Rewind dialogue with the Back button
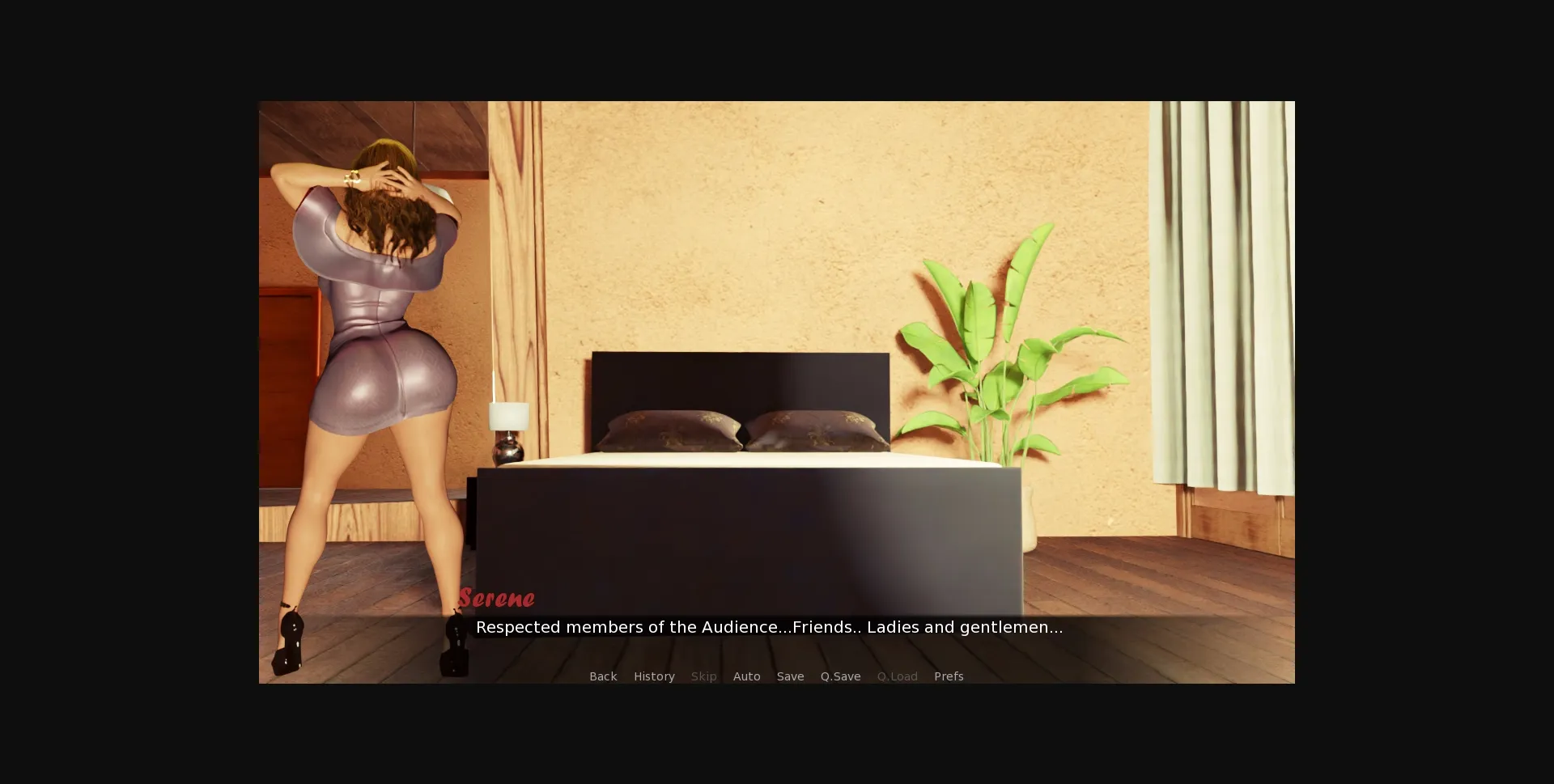 pyautogui.click(x=602, y=676)
